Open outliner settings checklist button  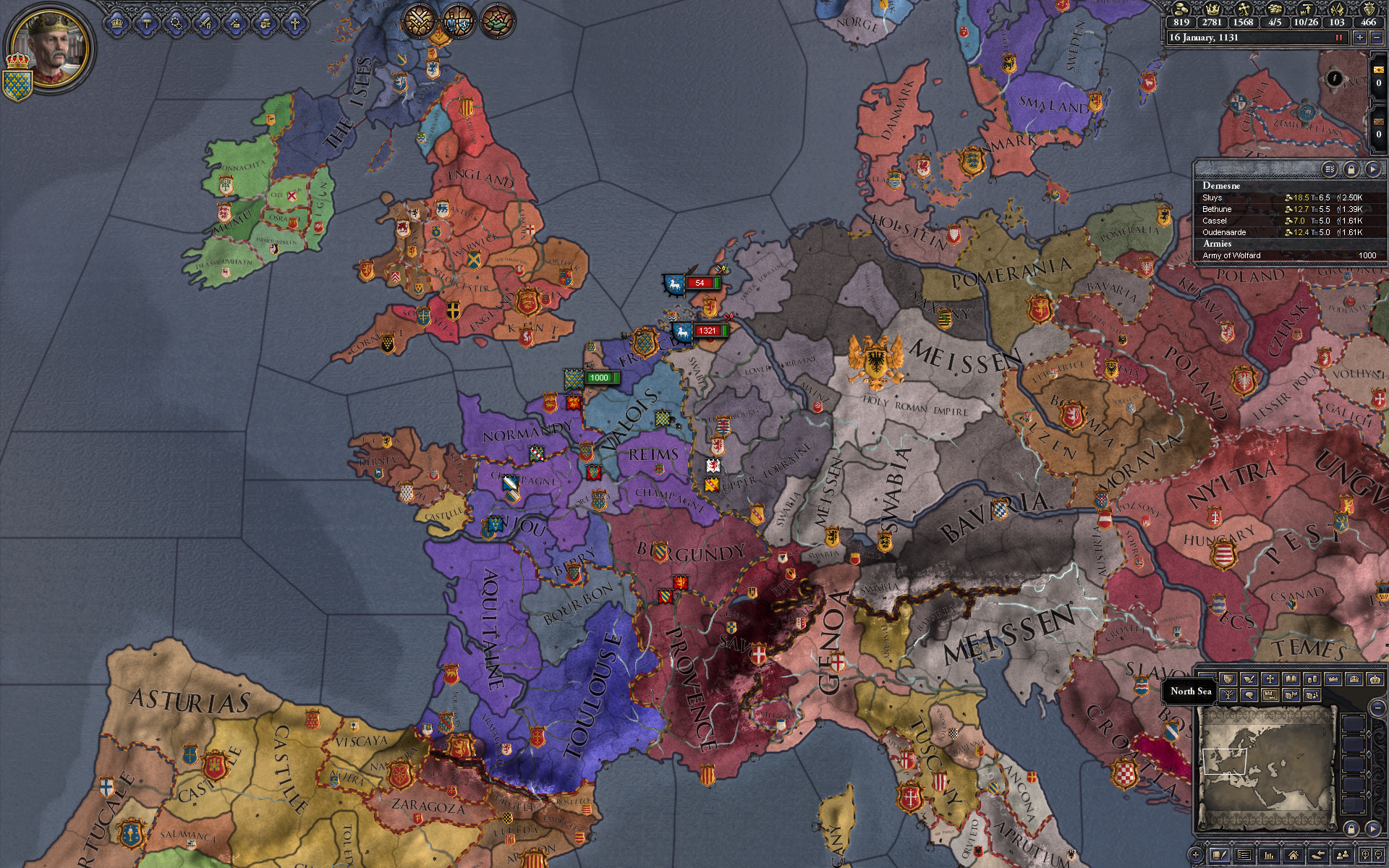coord(1330,169)
